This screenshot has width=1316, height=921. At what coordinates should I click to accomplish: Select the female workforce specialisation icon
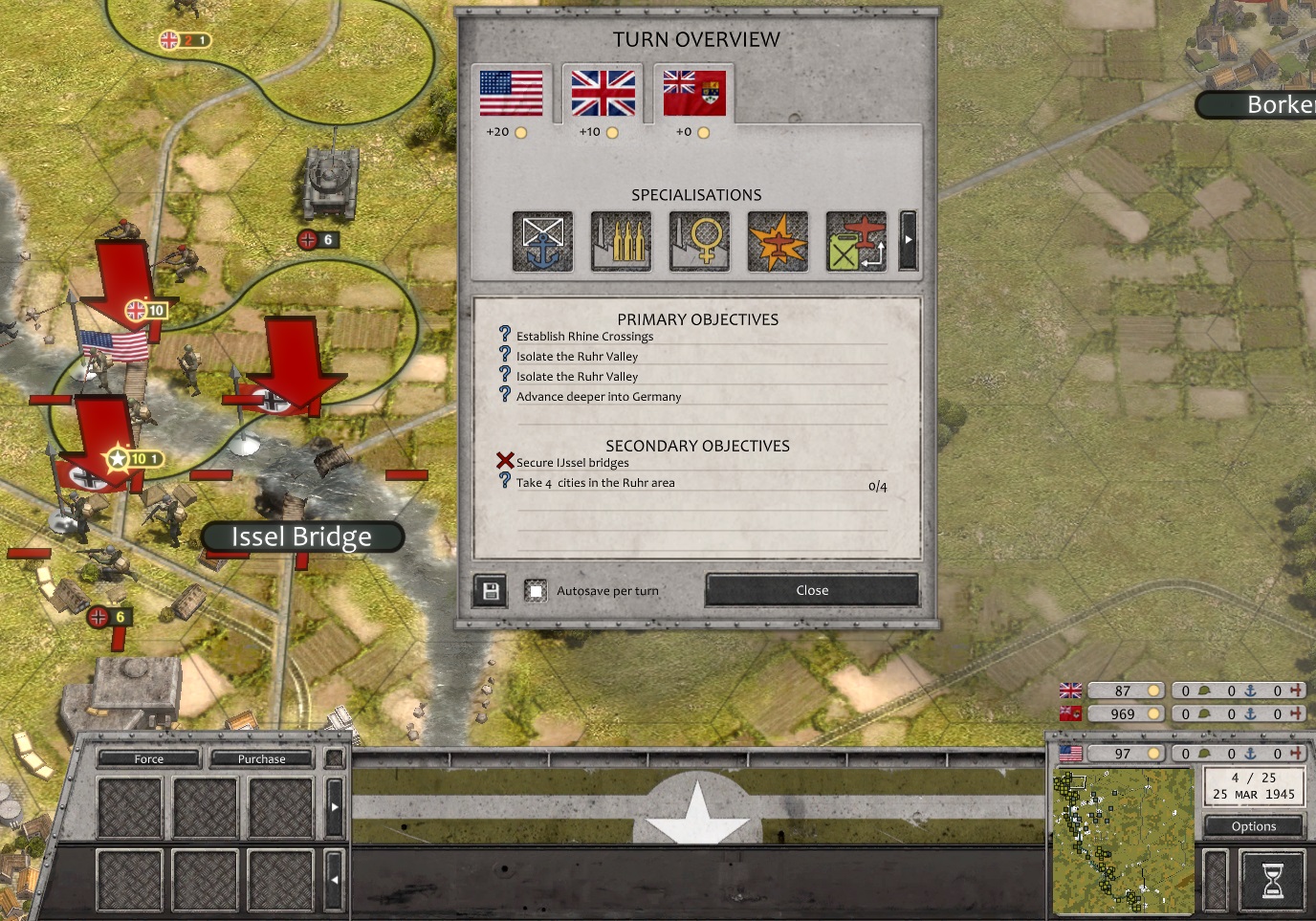click(699, 241)
